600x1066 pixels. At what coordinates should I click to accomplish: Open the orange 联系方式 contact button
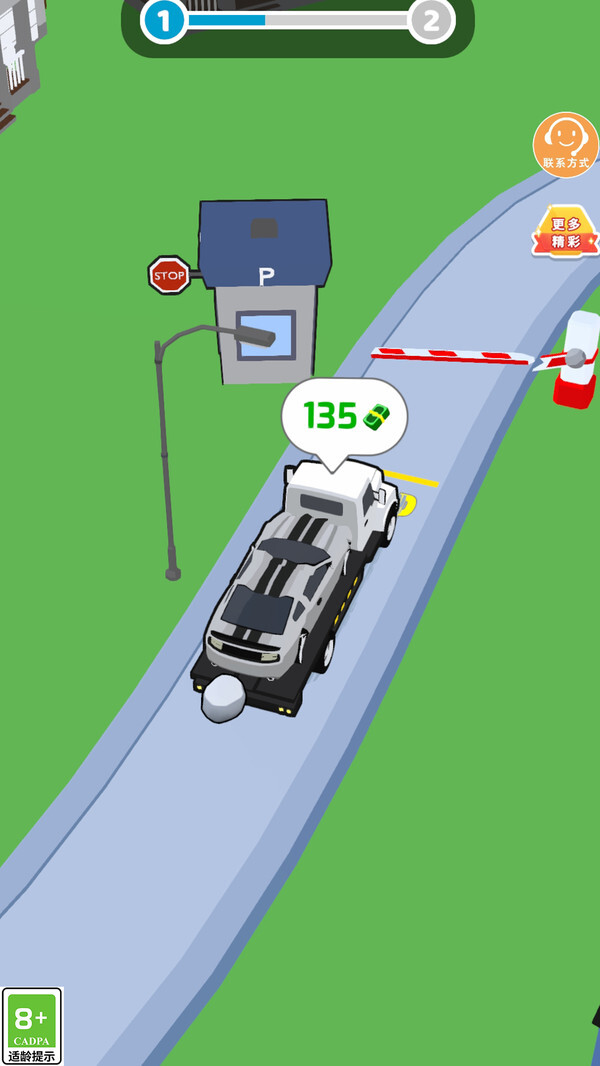[565, 145]
